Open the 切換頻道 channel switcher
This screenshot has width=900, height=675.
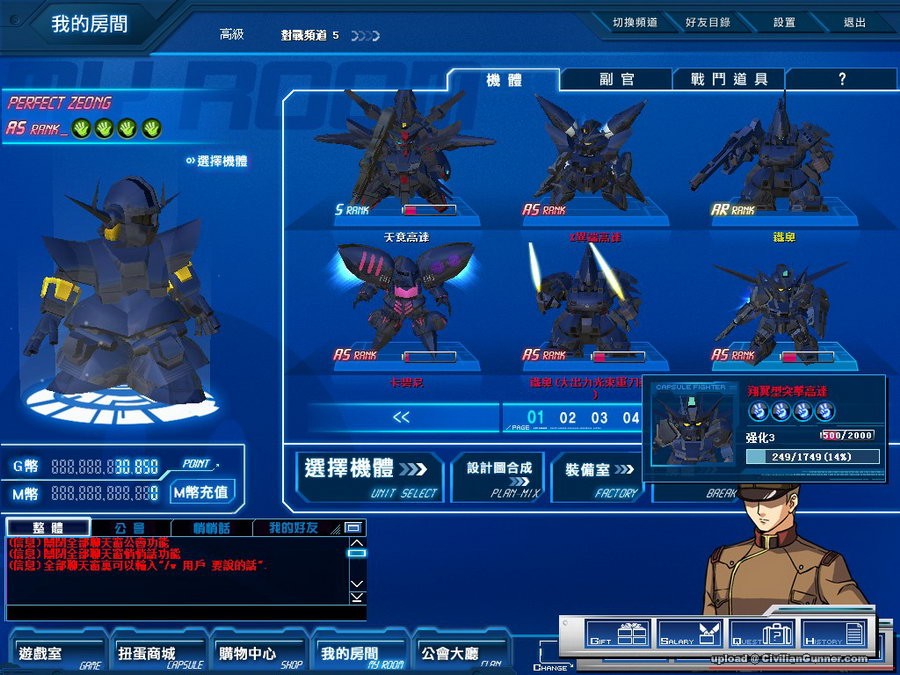pos(634,22)
